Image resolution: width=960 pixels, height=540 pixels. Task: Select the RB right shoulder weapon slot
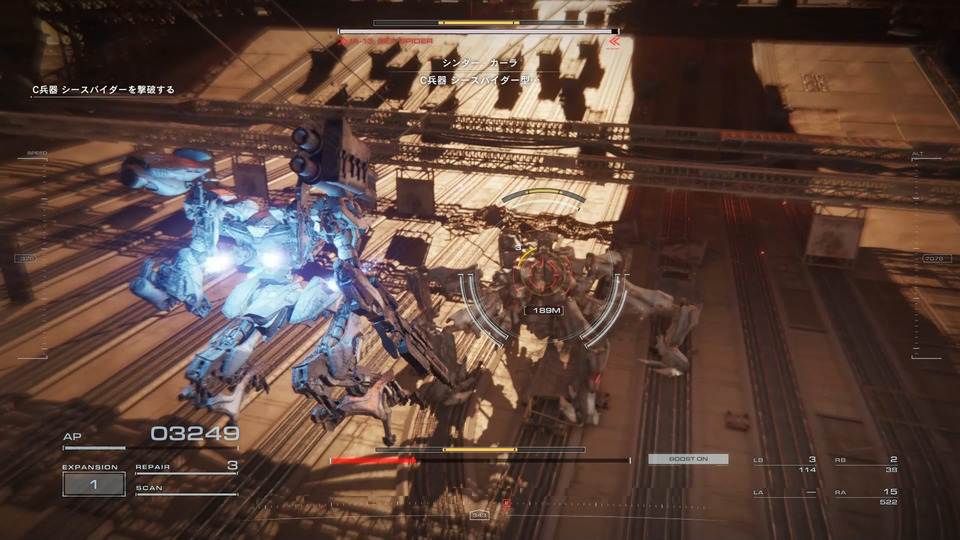(x=866, y=464)
